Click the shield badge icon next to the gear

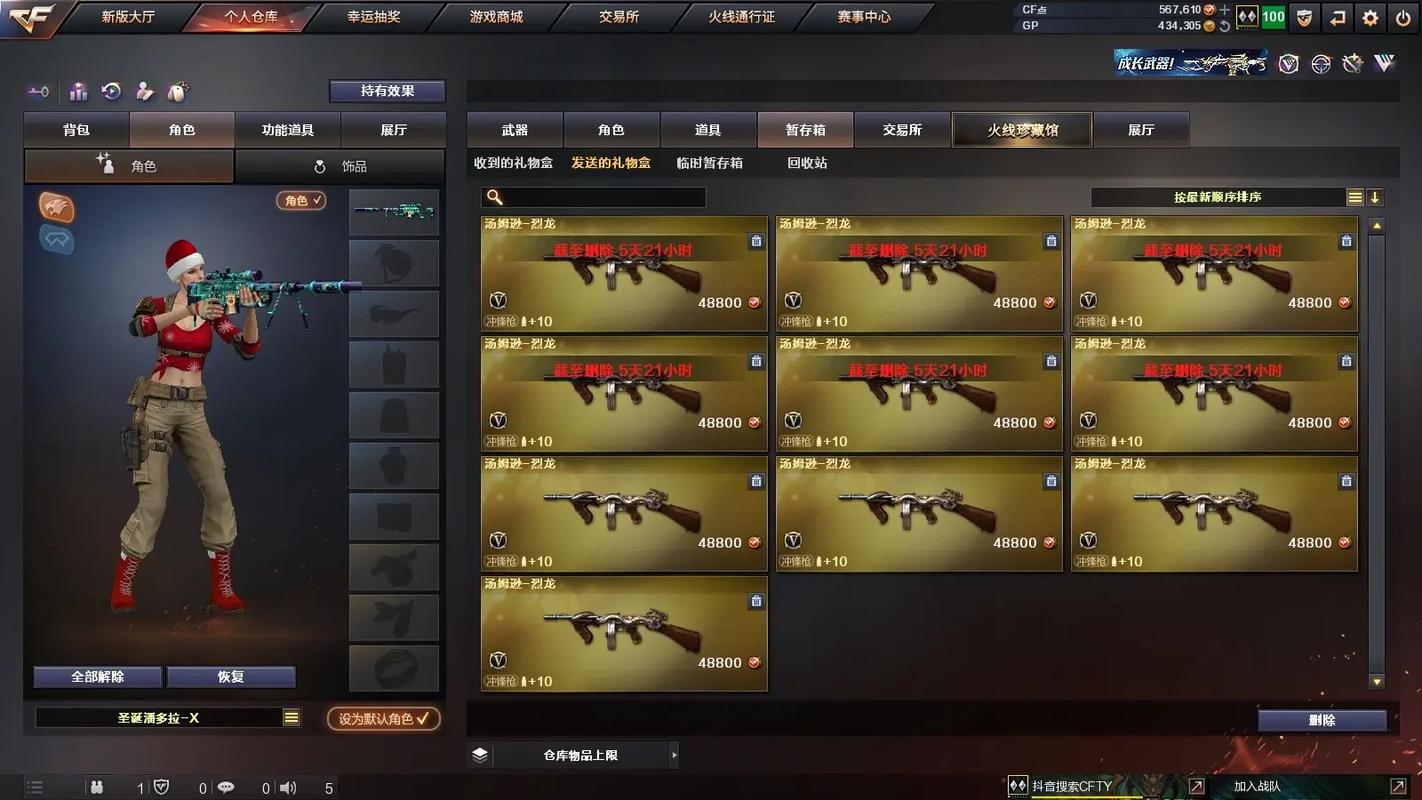pos(1304,17)
